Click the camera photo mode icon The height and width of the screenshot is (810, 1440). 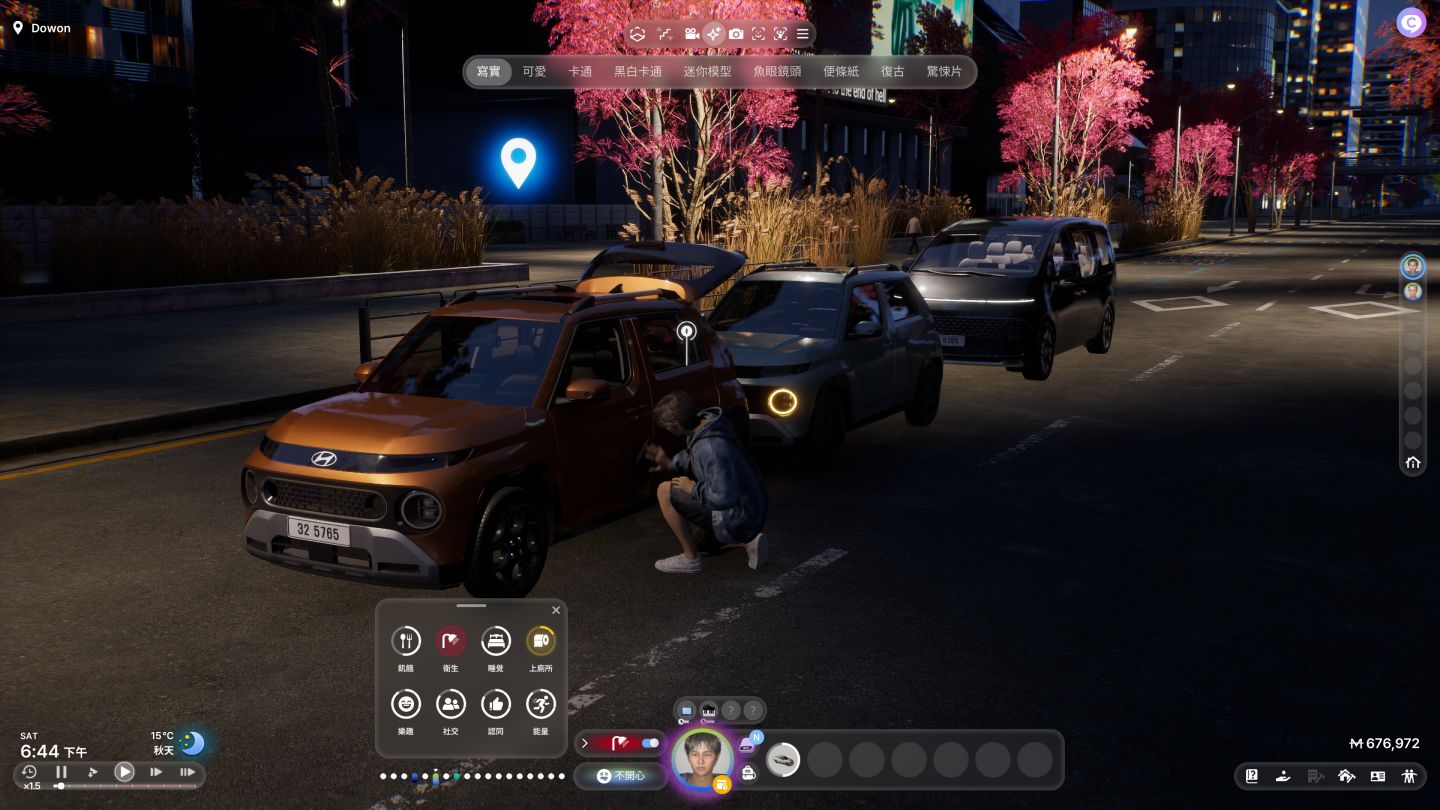coord(736,34)
